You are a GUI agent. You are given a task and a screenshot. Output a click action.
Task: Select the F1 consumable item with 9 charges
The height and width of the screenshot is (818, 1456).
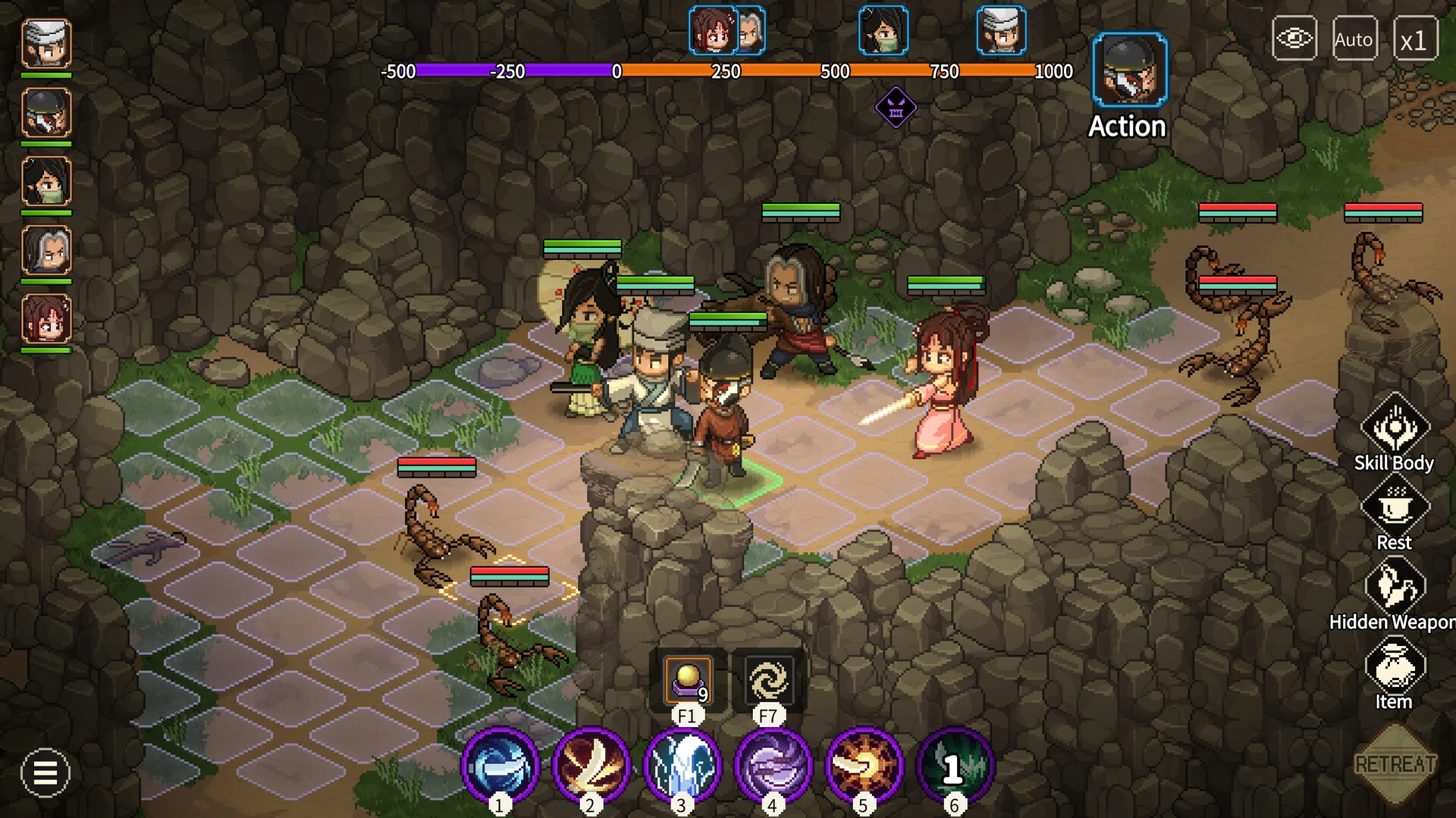(x=686, y=681)
